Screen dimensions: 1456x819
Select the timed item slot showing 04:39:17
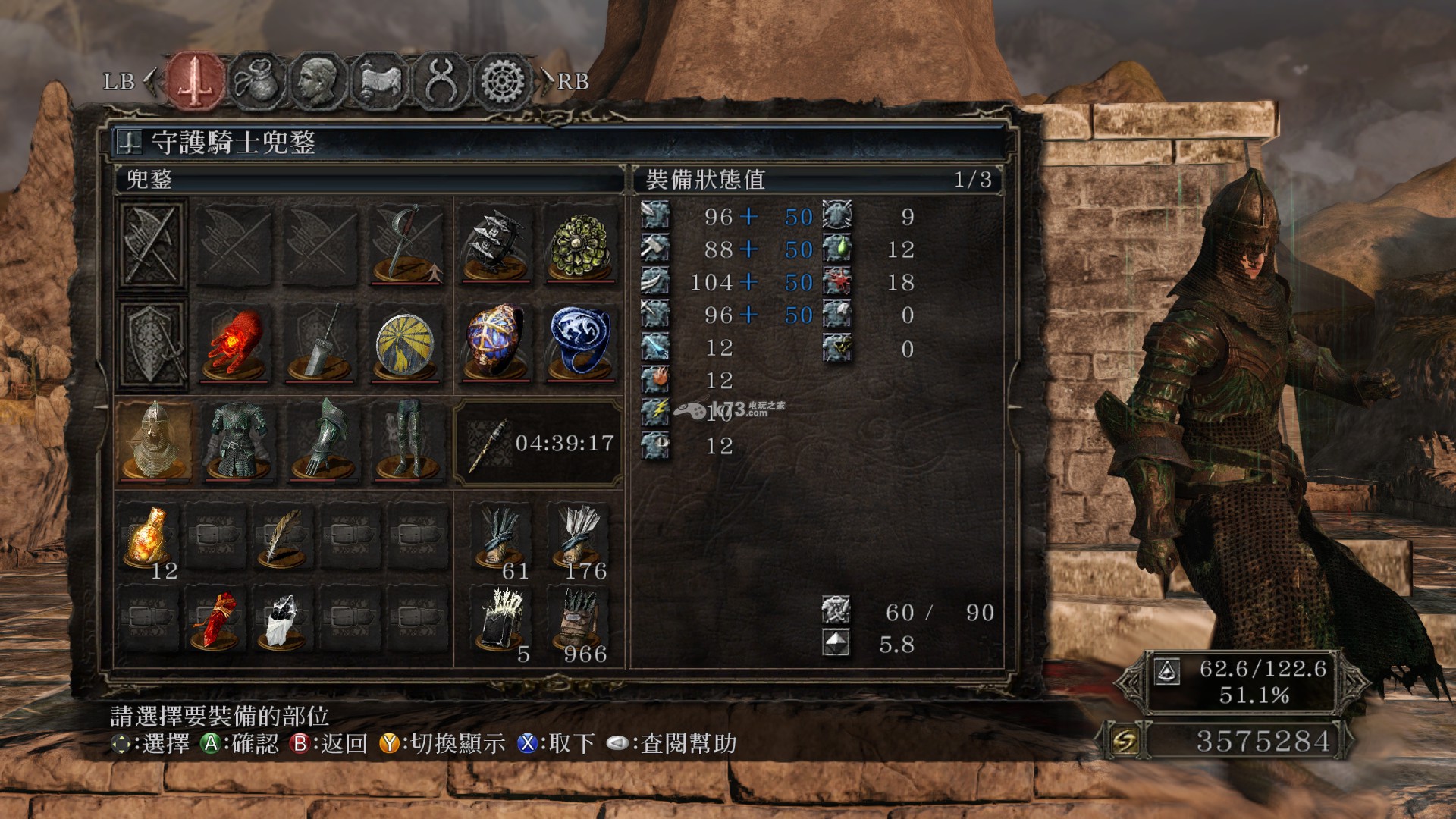[x=538, y=444]
